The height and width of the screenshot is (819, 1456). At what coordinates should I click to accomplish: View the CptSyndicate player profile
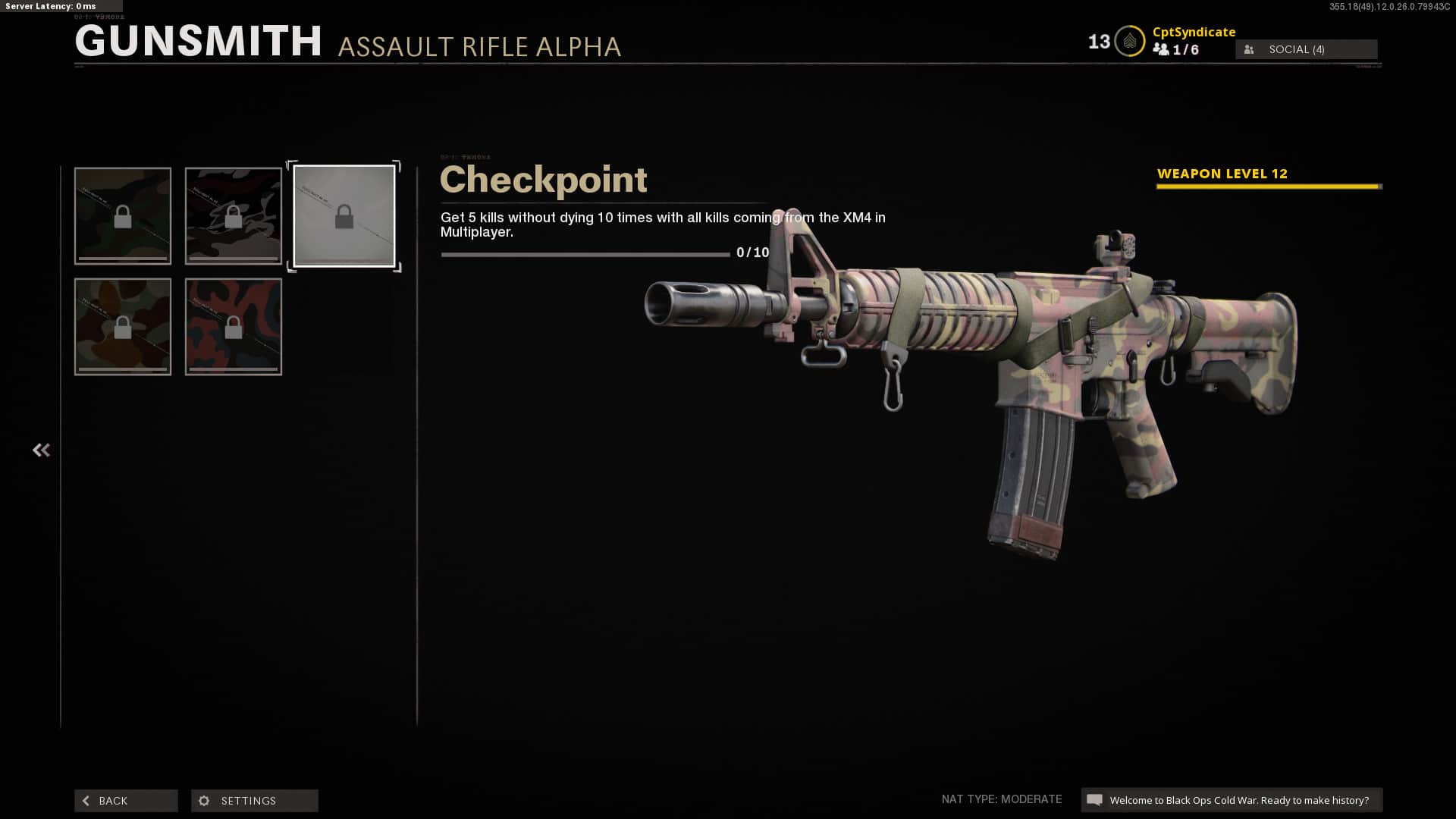pos(1194,32)
